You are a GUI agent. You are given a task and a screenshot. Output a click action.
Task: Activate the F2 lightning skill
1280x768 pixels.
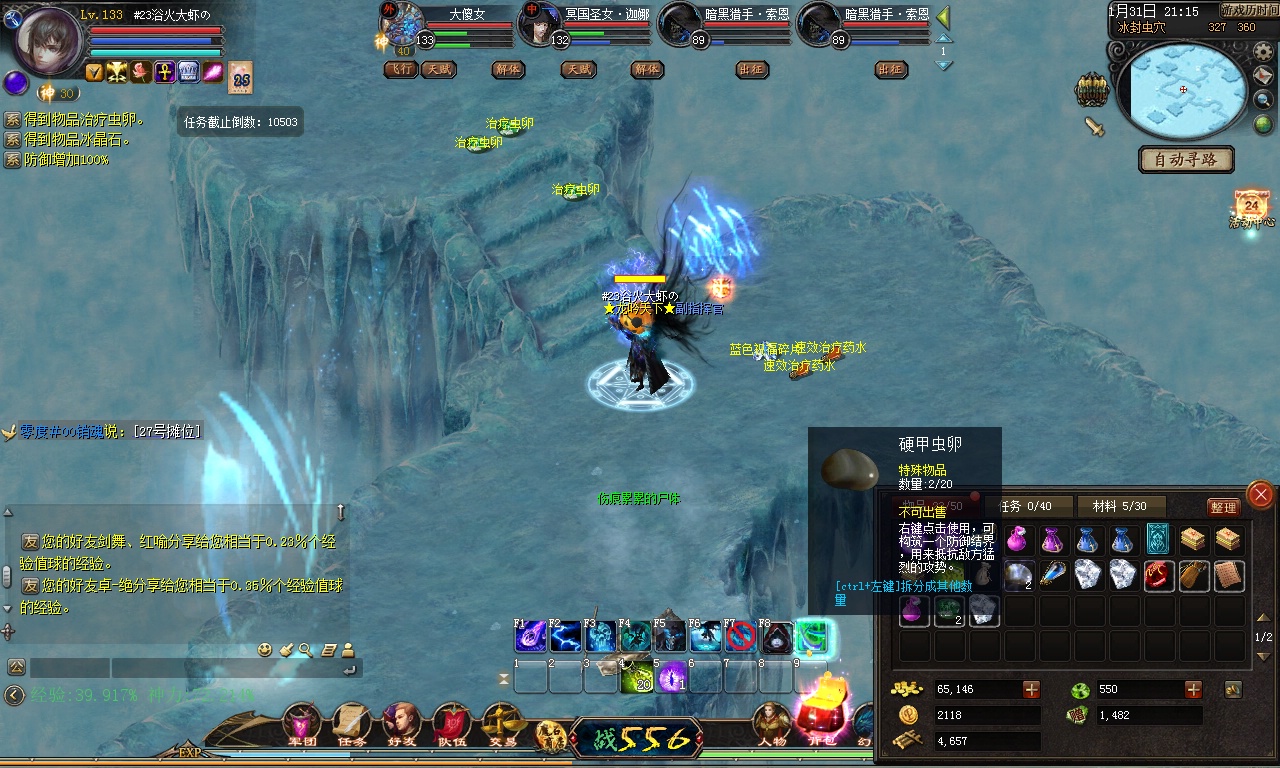pos(565,637)
